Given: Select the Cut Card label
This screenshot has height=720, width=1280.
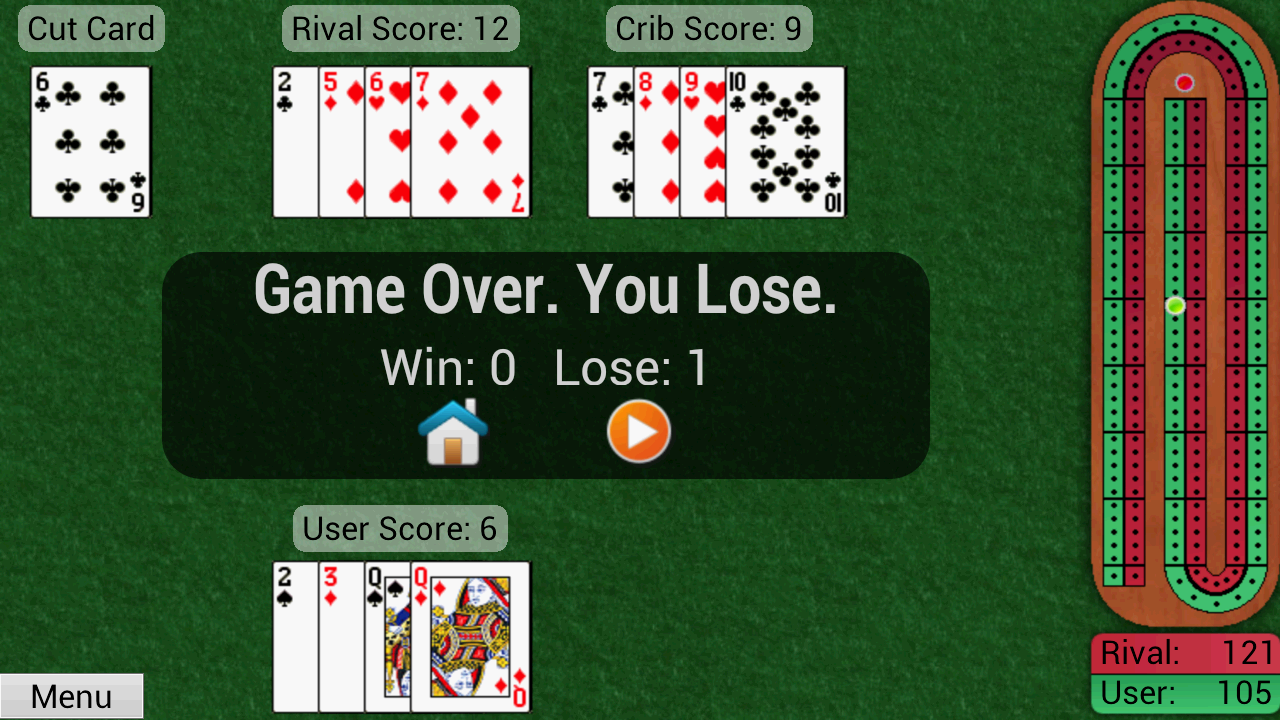Looking at the screenshot, I should click(x=90, y=28).
